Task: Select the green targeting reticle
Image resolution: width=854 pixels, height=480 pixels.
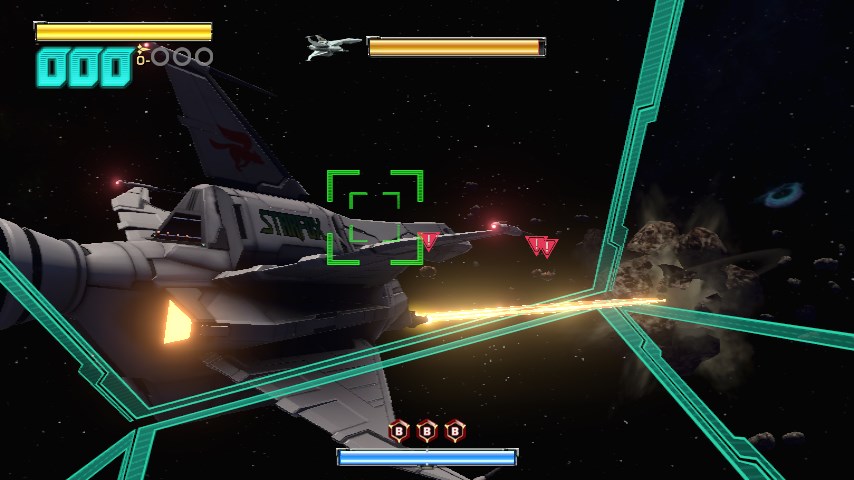Action: coord(375,217)
